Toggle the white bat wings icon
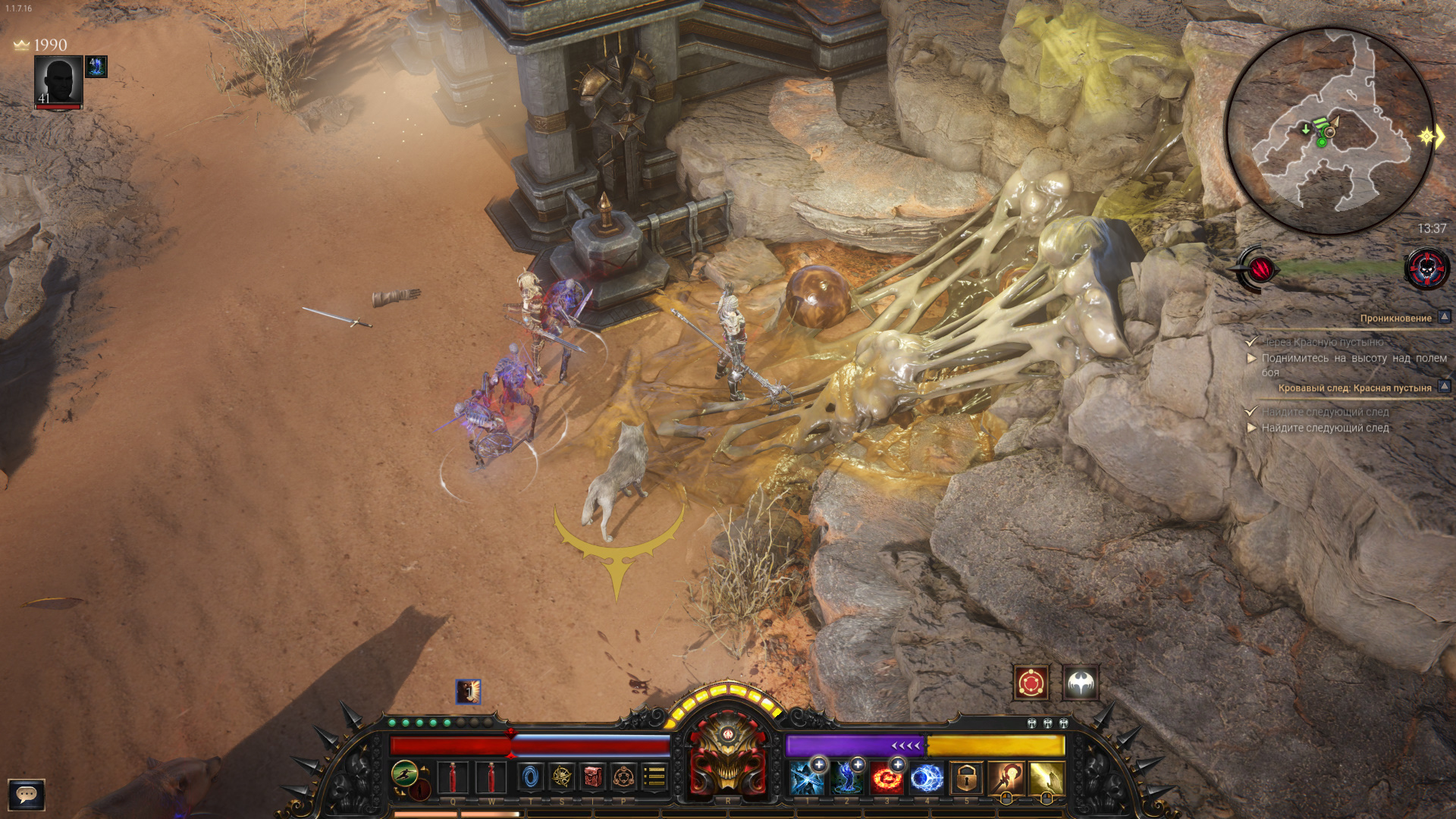Screen dimensions: 1456x819 click(x=1081, y=684)
